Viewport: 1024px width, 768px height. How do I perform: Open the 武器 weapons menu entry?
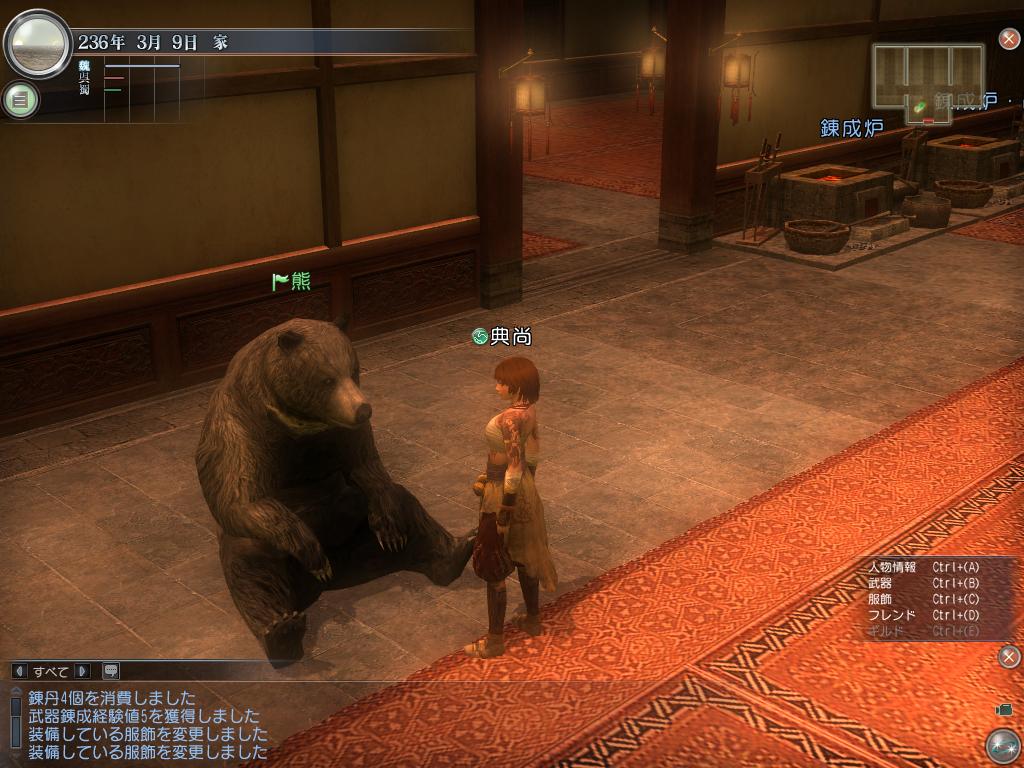tap(881, 583)
